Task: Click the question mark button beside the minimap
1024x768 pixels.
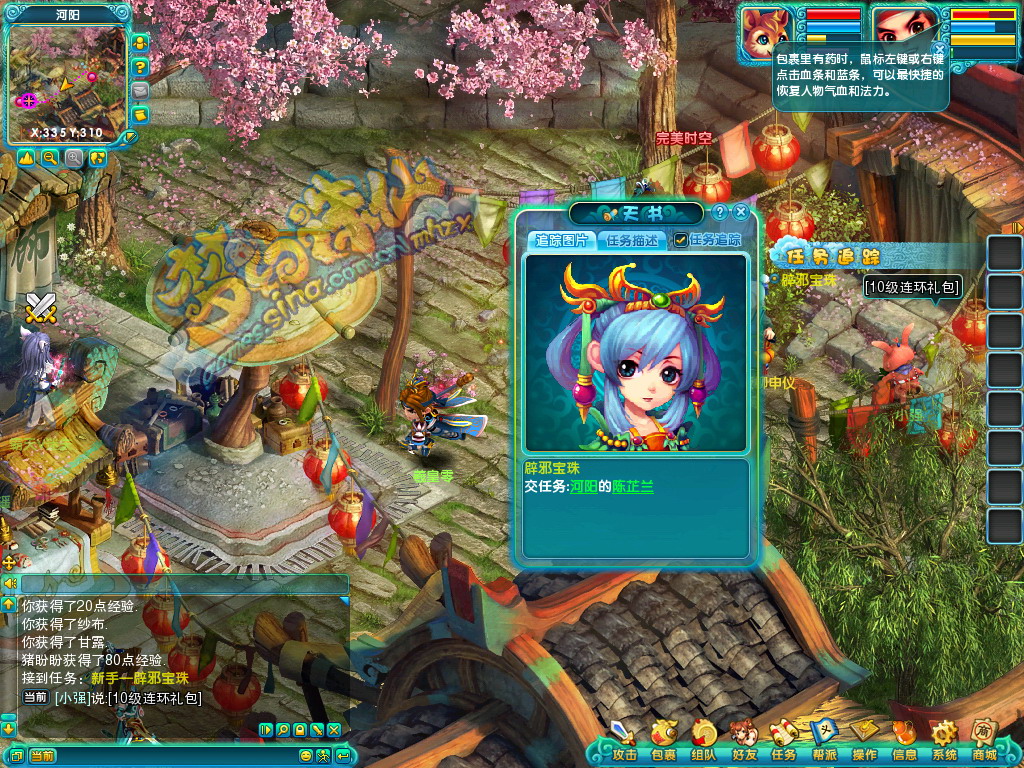Action: click(x=141, y=67)
